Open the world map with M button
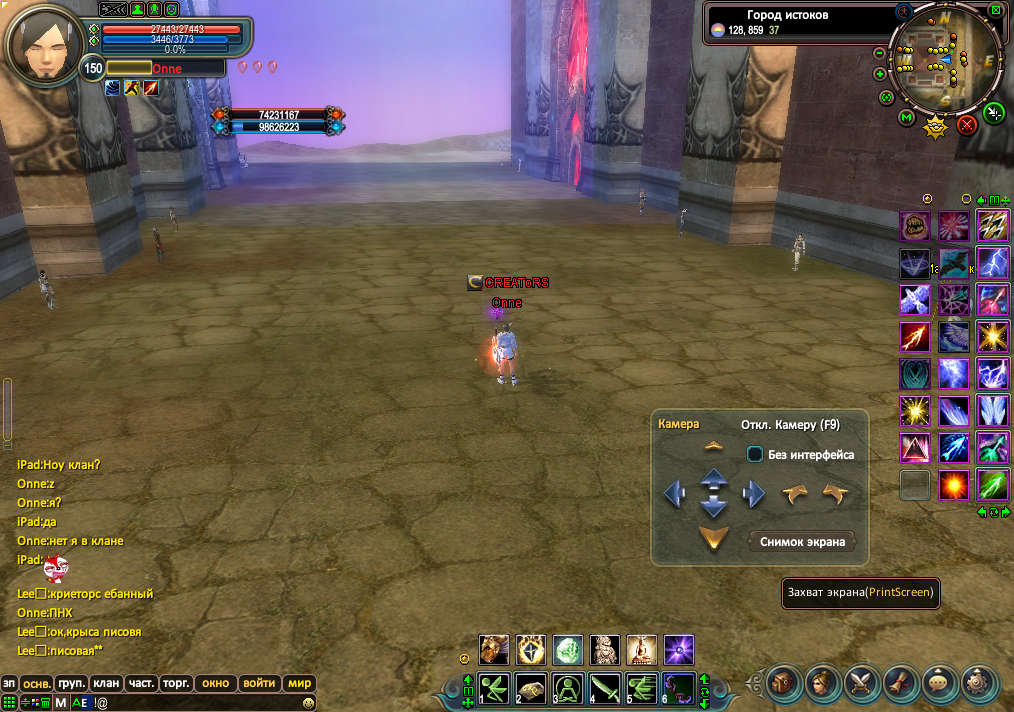The height and width of the screenshot is (712, 1014). coord(906,118)
